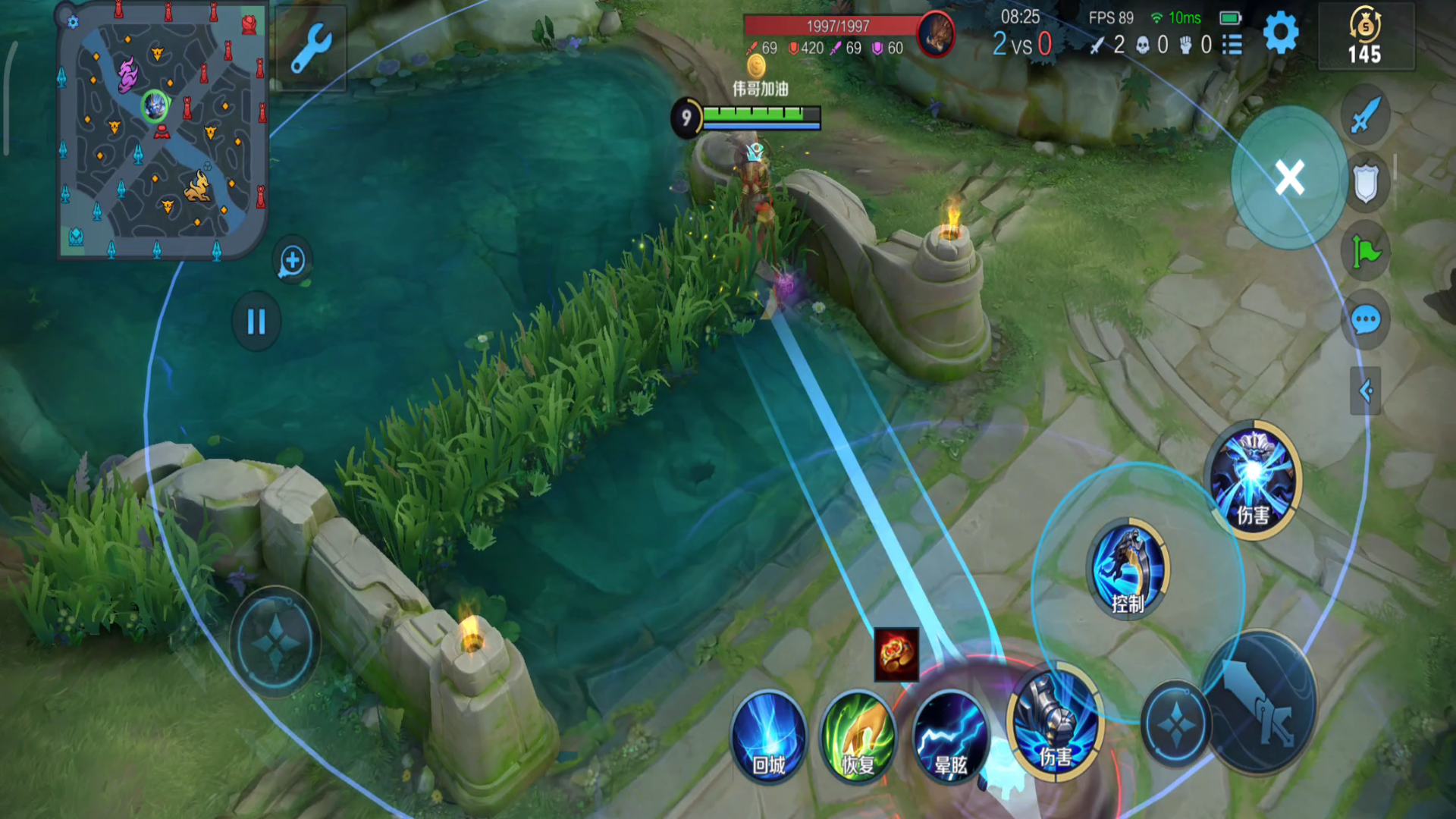
Task: Pause the game with the pause button
Action: 256,322
